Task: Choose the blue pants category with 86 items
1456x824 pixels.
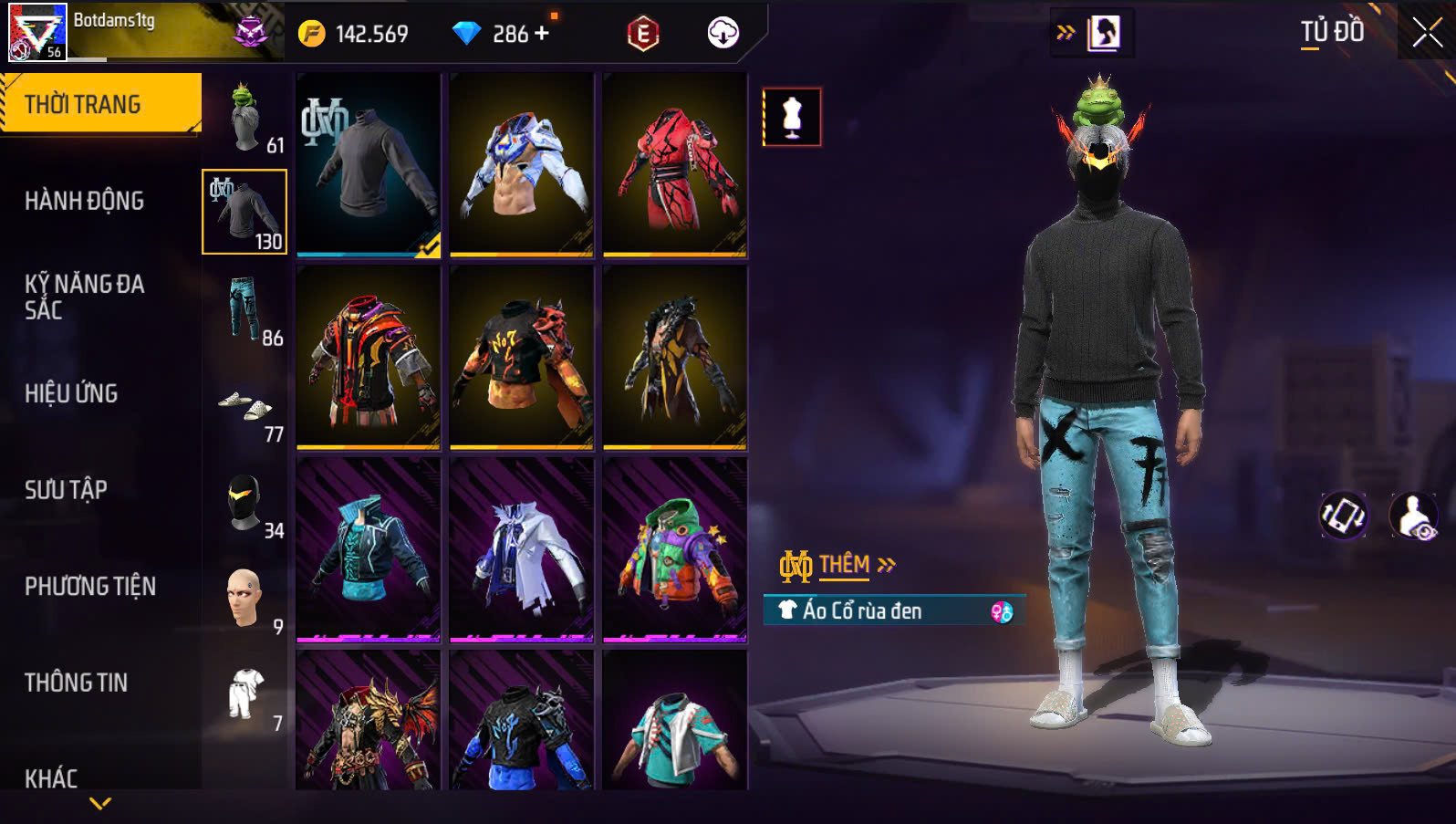Action: click(x=244, y=308)
